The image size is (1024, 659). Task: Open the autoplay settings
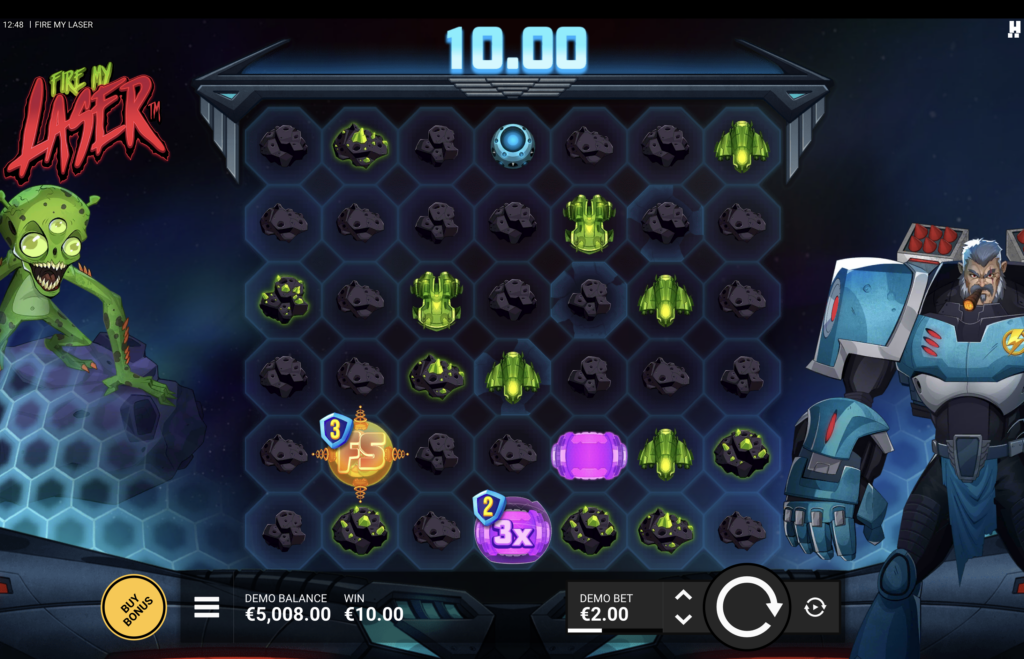coord(815,607)
